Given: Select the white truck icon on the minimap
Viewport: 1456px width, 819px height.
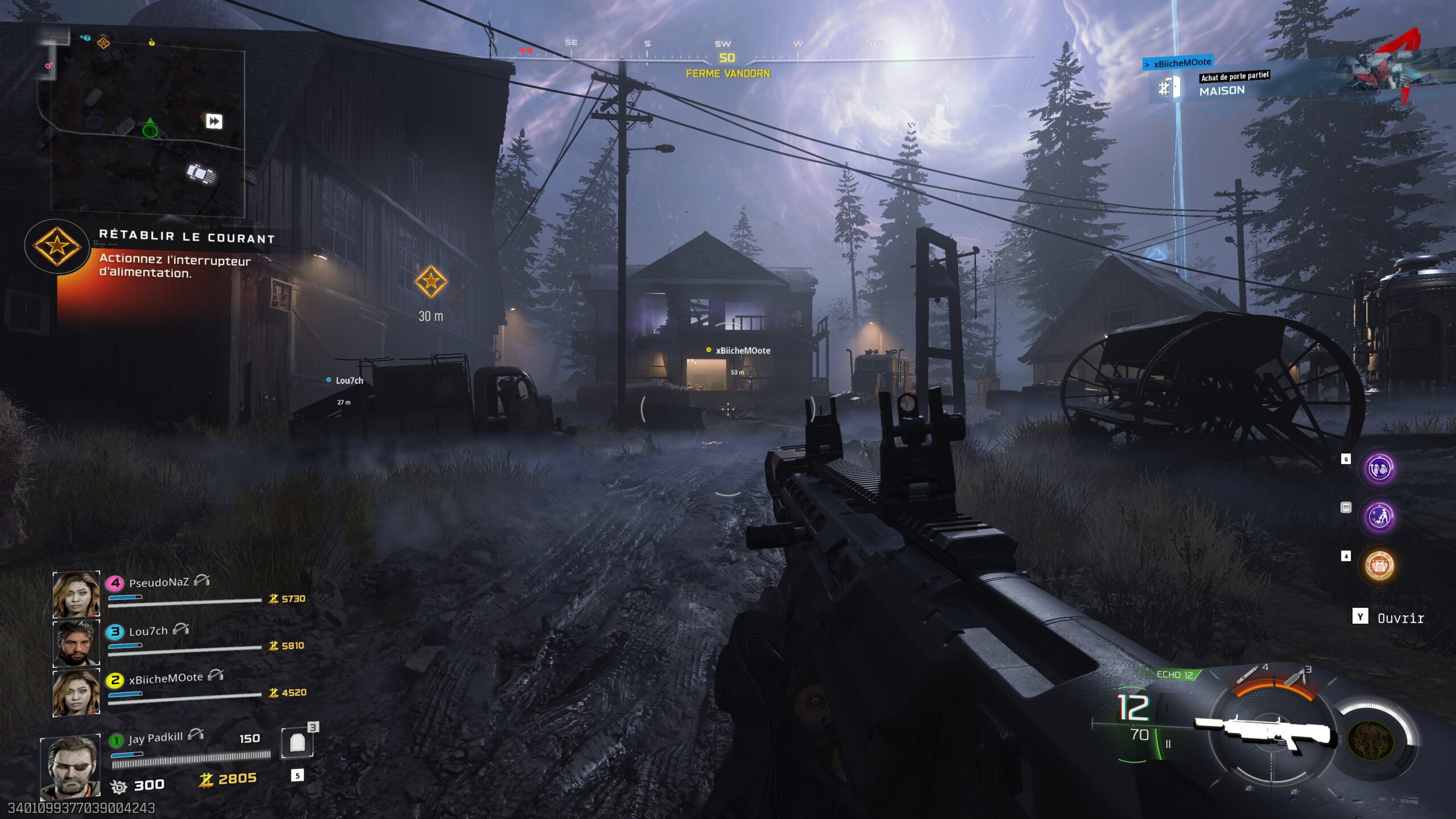Looking at the screenshot, I should [200, 173].
